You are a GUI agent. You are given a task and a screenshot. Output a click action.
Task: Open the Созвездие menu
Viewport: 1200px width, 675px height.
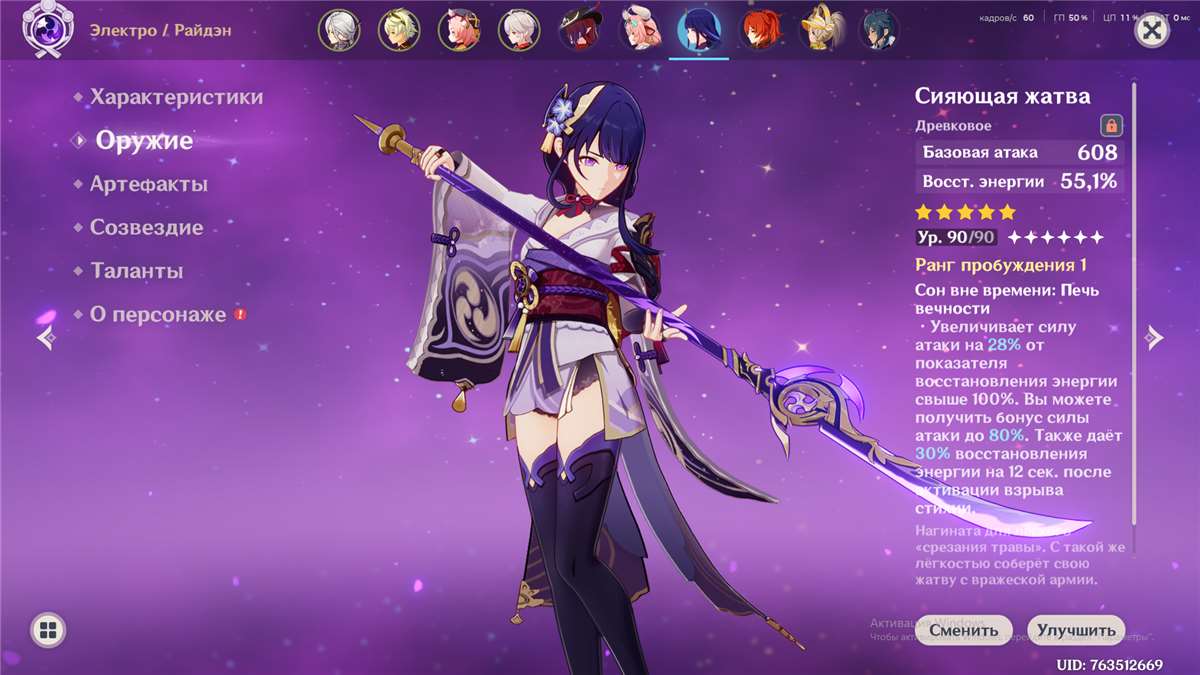[146, 227]
